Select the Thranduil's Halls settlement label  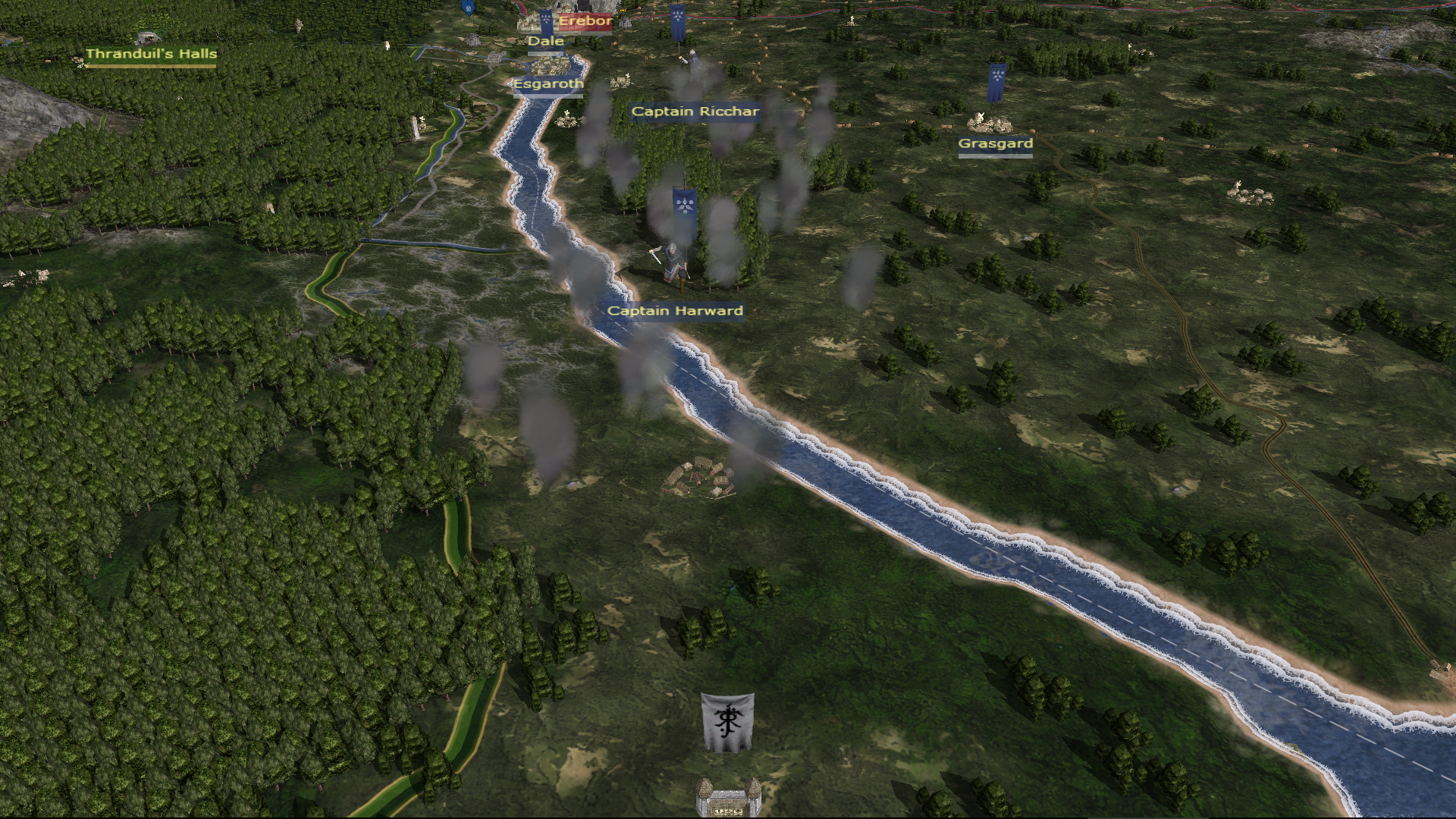tap(151, 54)
